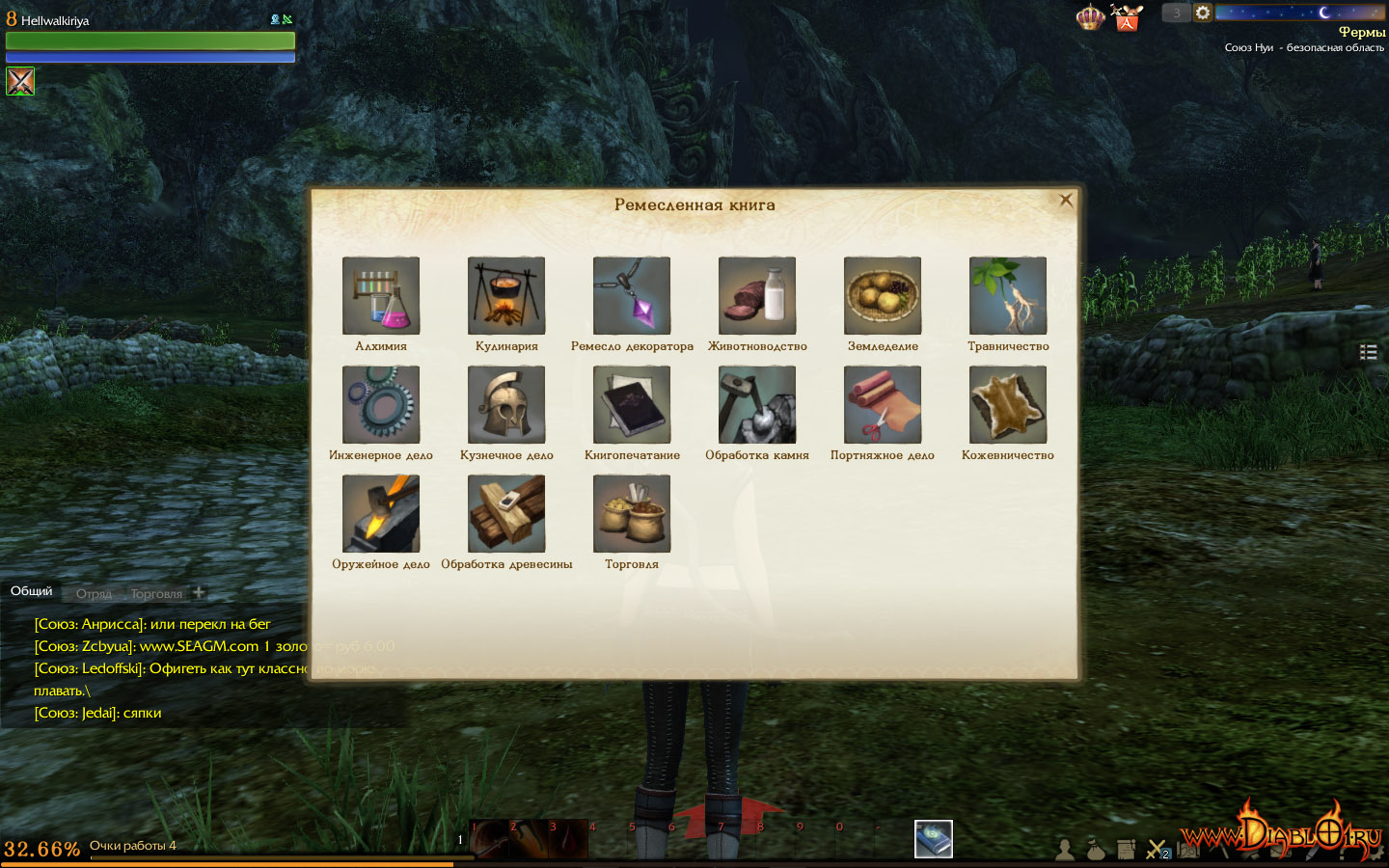
Task: Switch to the Общий chat tab
Action: [32, 591]
